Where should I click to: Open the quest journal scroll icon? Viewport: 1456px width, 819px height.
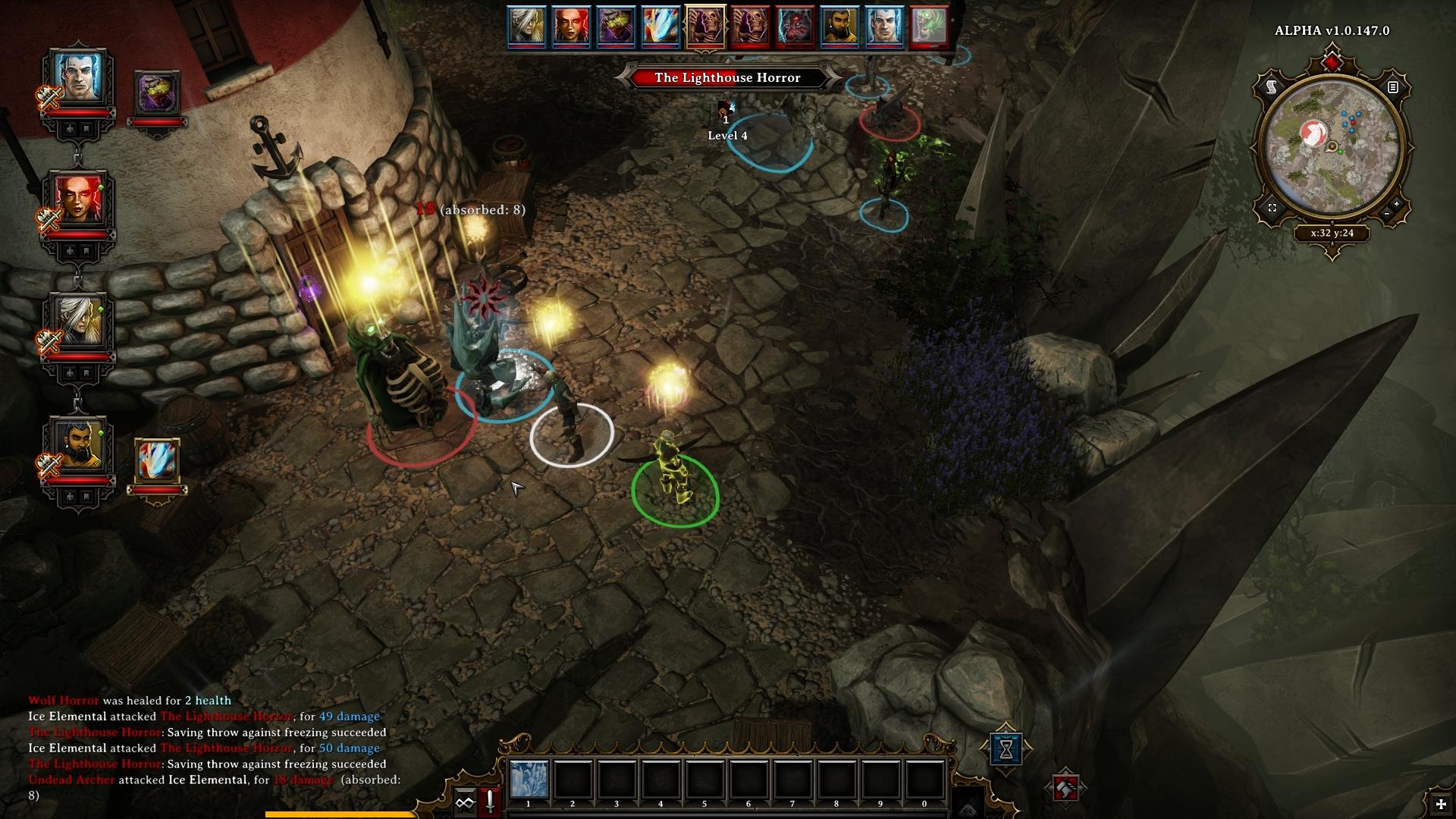[x=1271, y=87]
